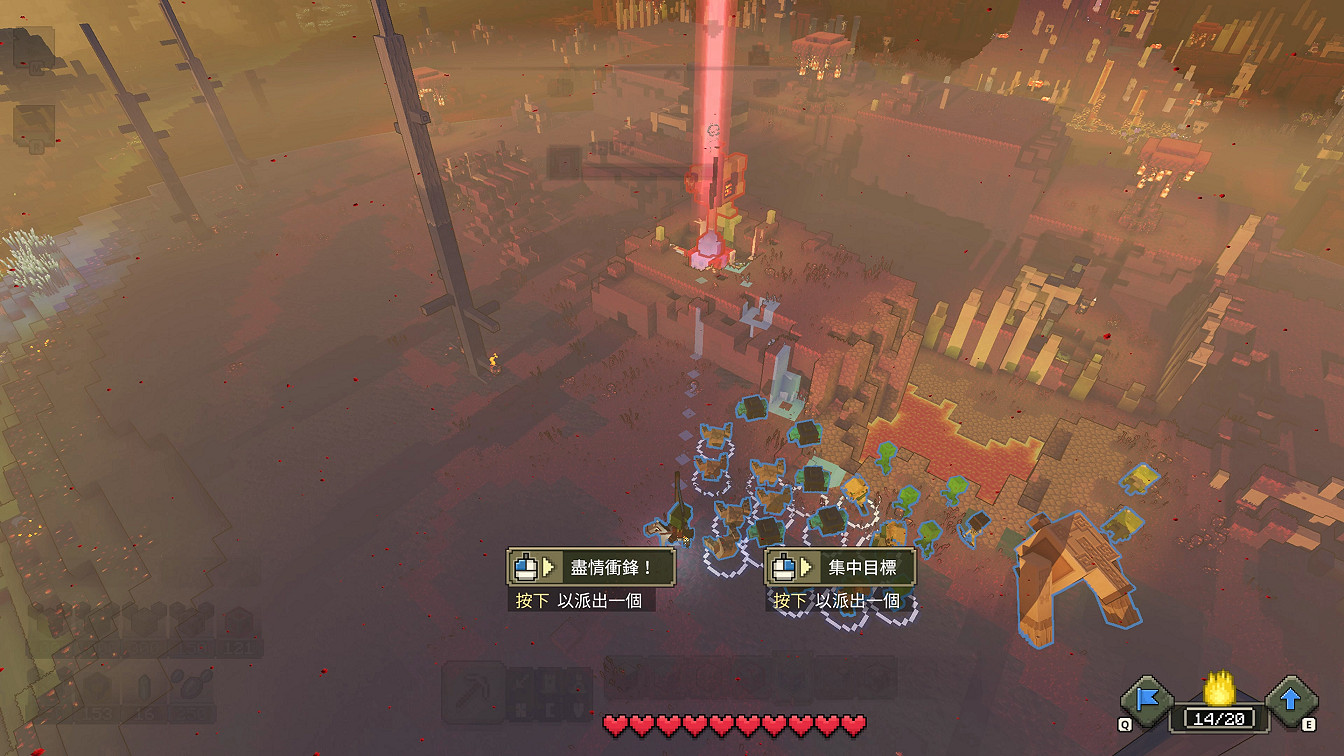Choose the 集中目標 focus target command
1344x756 pixels.
pyautogui.click(x=840, y=567)
